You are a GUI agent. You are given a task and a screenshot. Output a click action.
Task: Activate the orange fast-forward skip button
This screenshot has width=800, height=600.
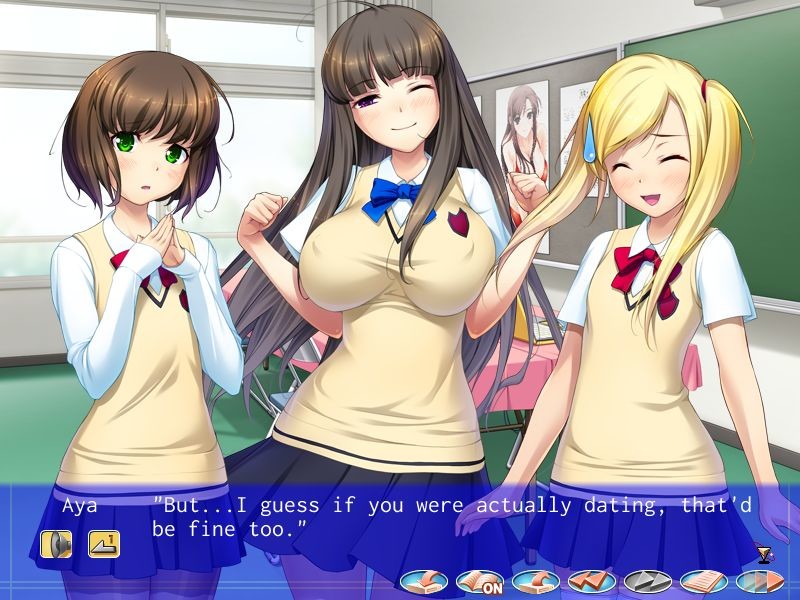757,580
